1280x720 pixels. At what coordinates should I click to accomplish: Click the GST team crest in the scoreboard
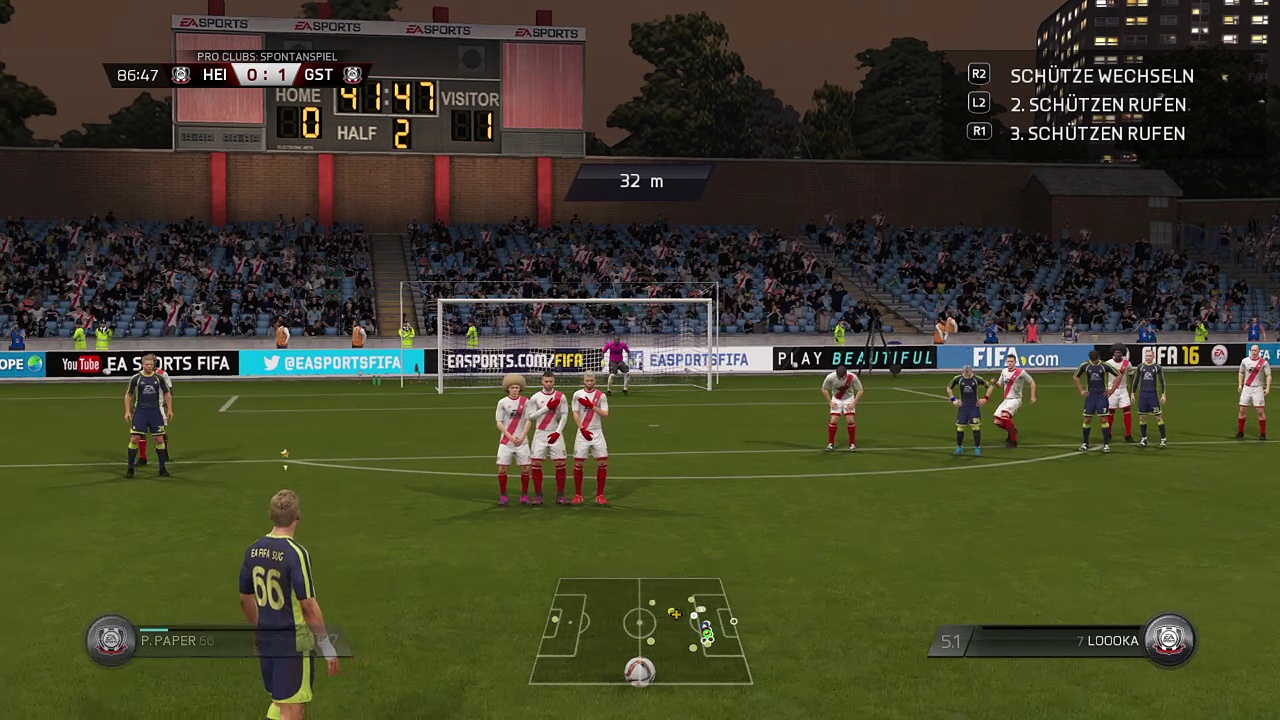pos(352,75)
